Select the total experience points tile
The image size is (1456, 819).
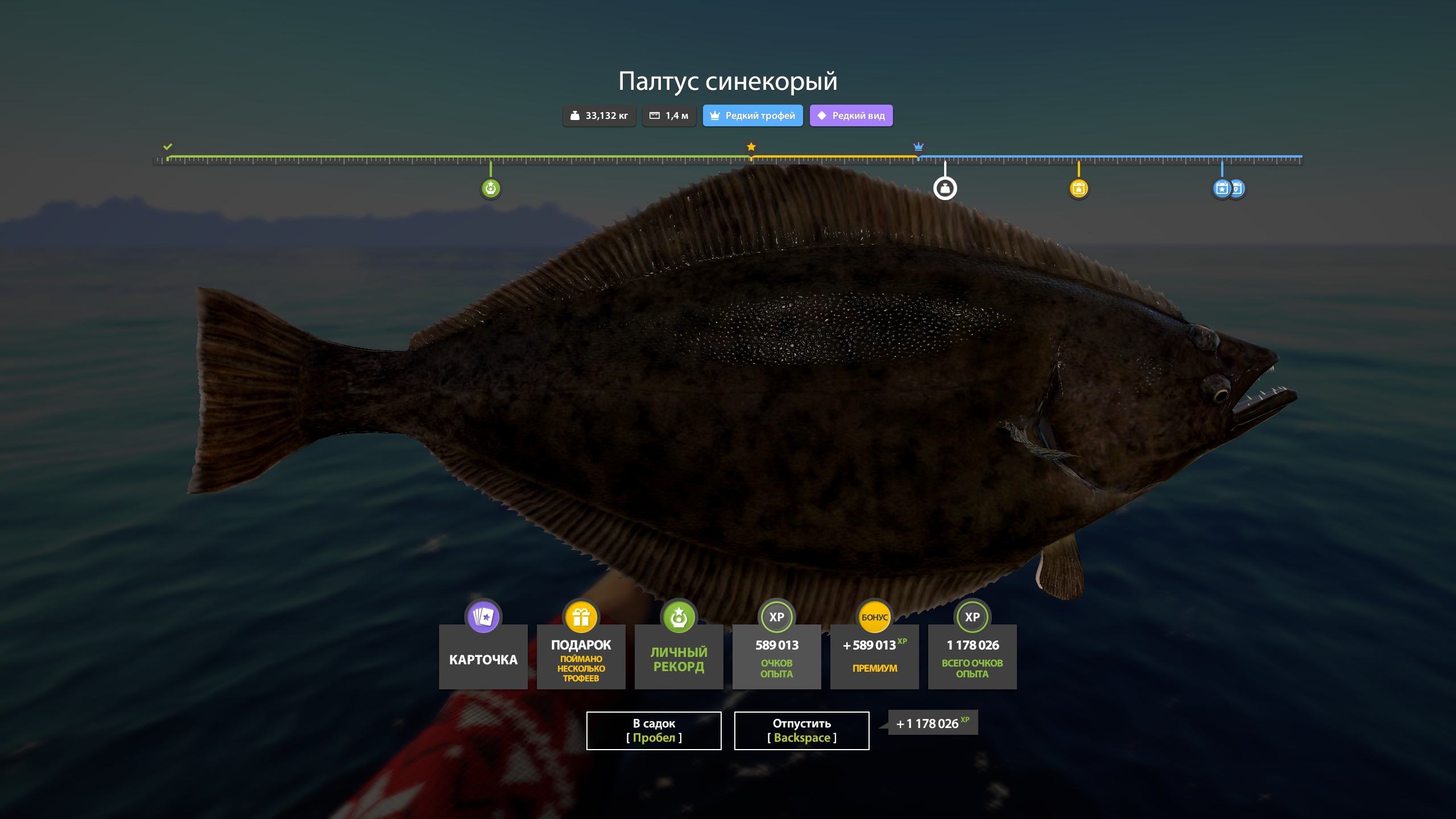coord(972,656)
